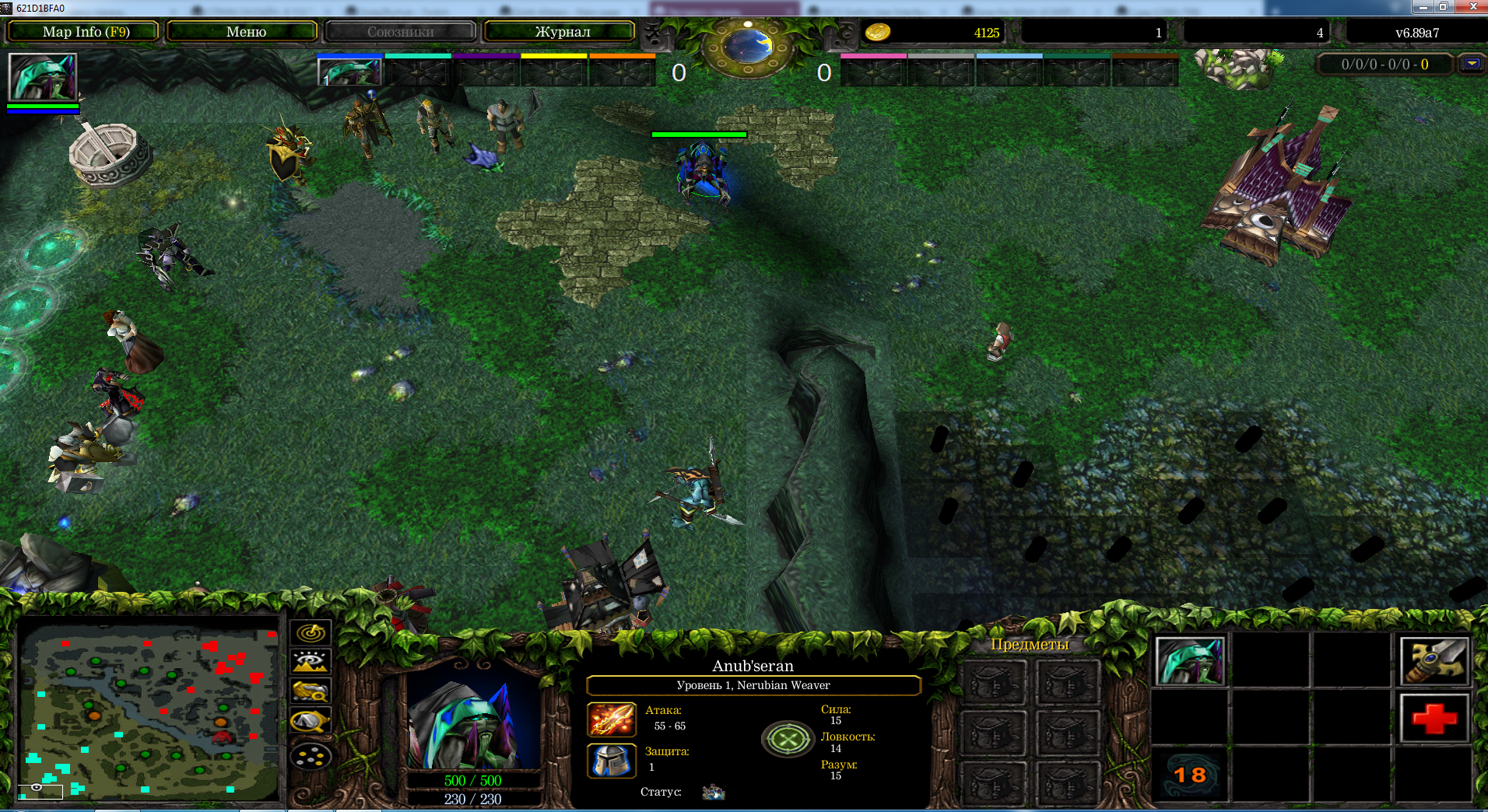The height and width of the screenshot is (812, 1488).
Task: Open the formation toggle dots button
Action: pyautogui.click(x=311, y=755)
